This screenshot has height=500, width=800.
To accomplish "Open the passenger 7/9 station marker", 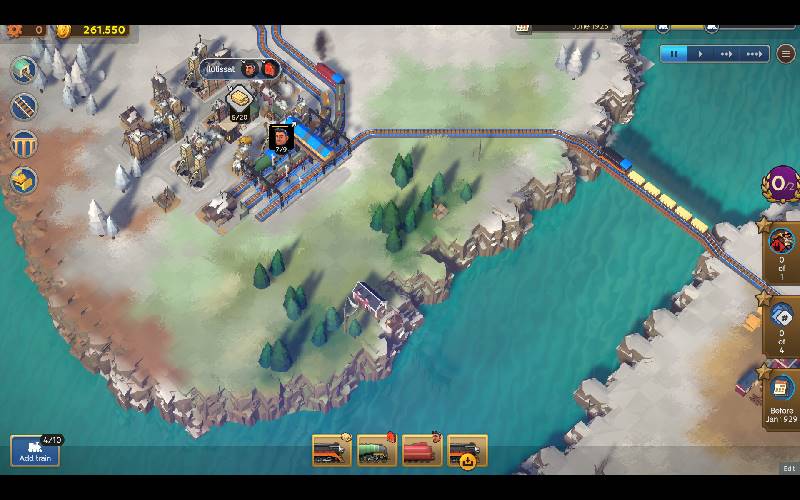I will tap(281, 138).
